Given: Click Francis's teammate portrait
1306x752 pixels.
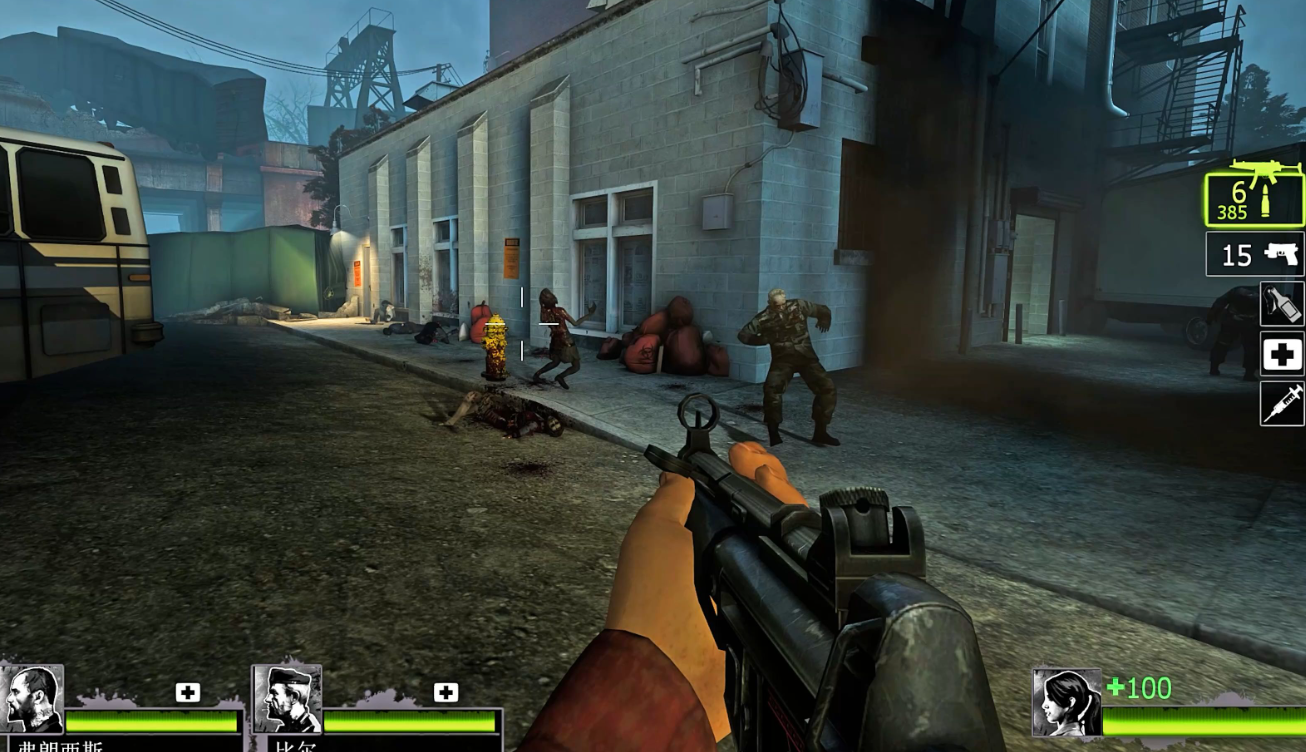Looking at the screenshot, I should point(31,699).
